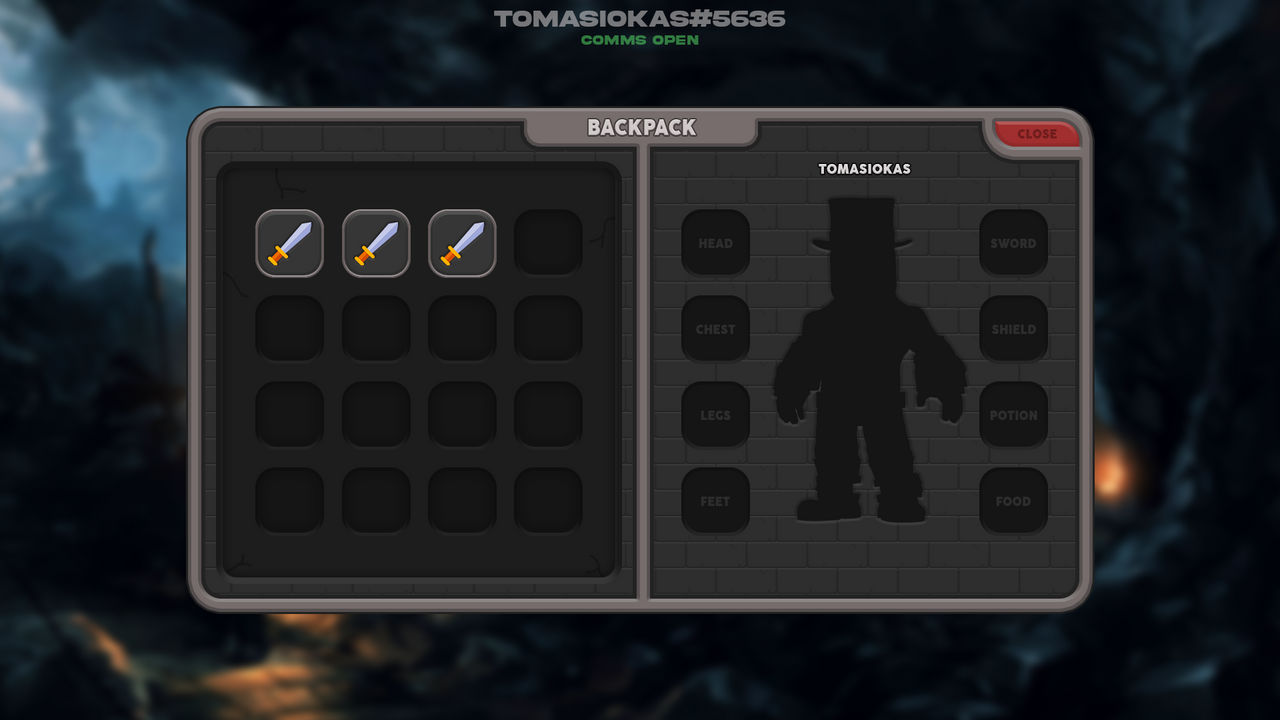1280x720 pixels.
Task: Click the FOOD equipment slot
Action: point(1014,501)
